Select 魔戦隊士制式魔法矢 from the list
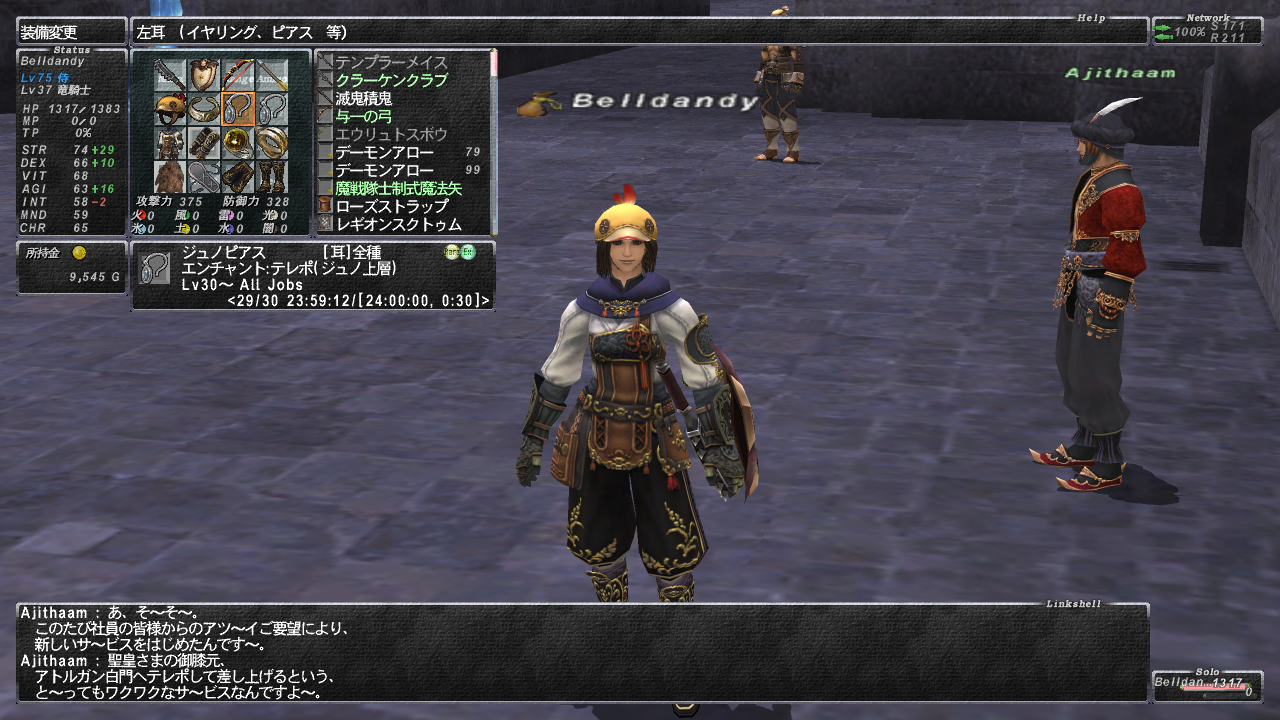Screen dimensions: 1280x720 tap(399, 189)
